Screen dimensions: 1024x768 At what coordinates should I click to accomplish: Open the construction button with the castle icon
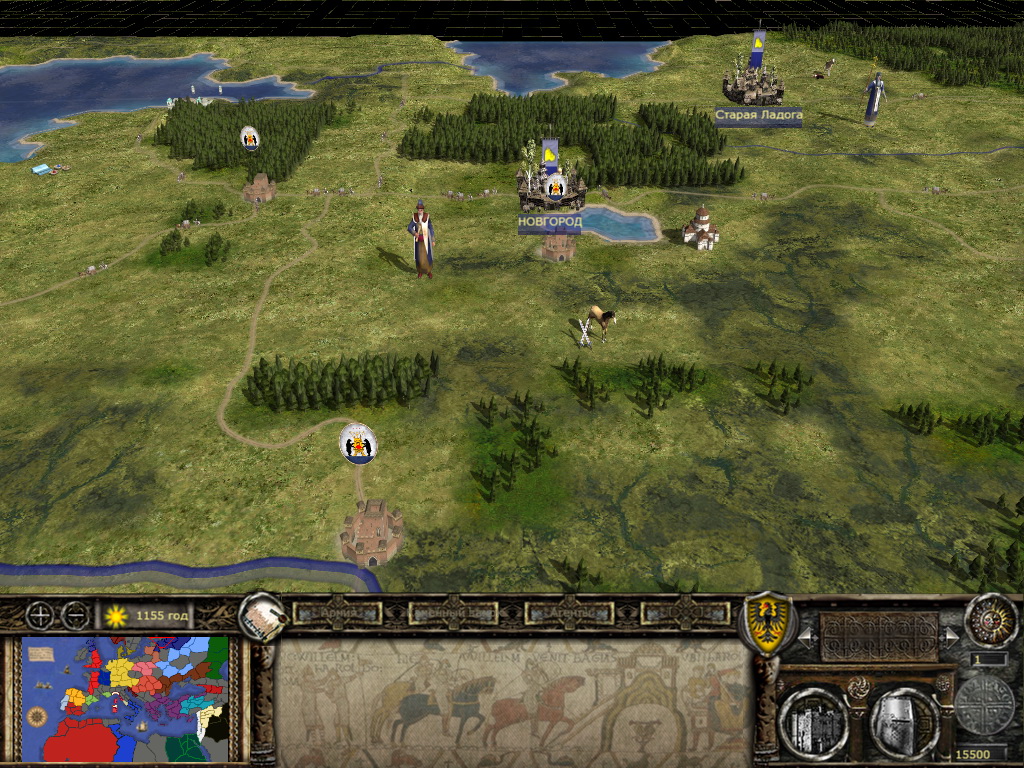tap(813, 720)
